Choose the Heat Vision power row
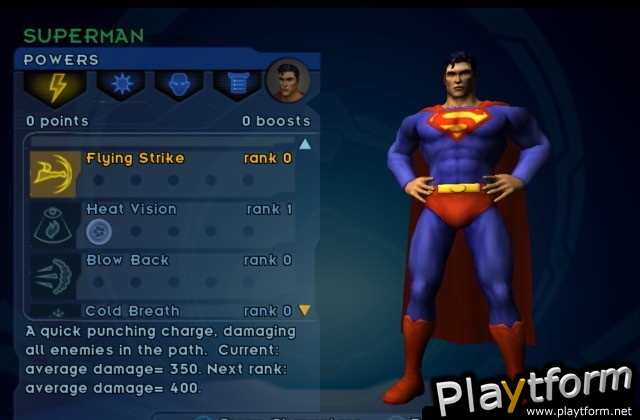Image resolution: width=640 pixels, height=420 pixels. (131, 209)
